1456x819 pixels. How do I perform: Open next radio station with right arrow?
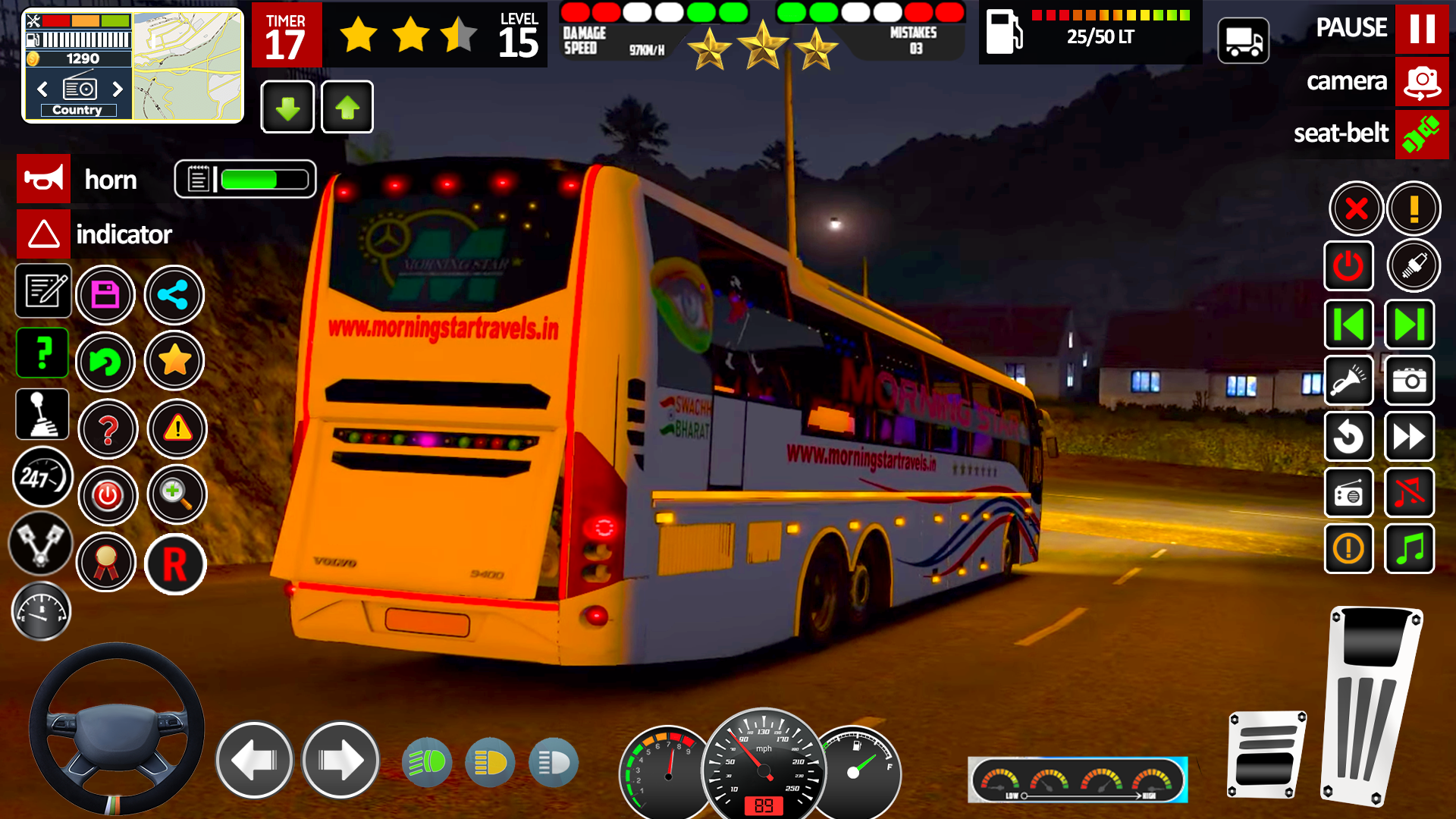pyautogui.click(x=118, y=89)
